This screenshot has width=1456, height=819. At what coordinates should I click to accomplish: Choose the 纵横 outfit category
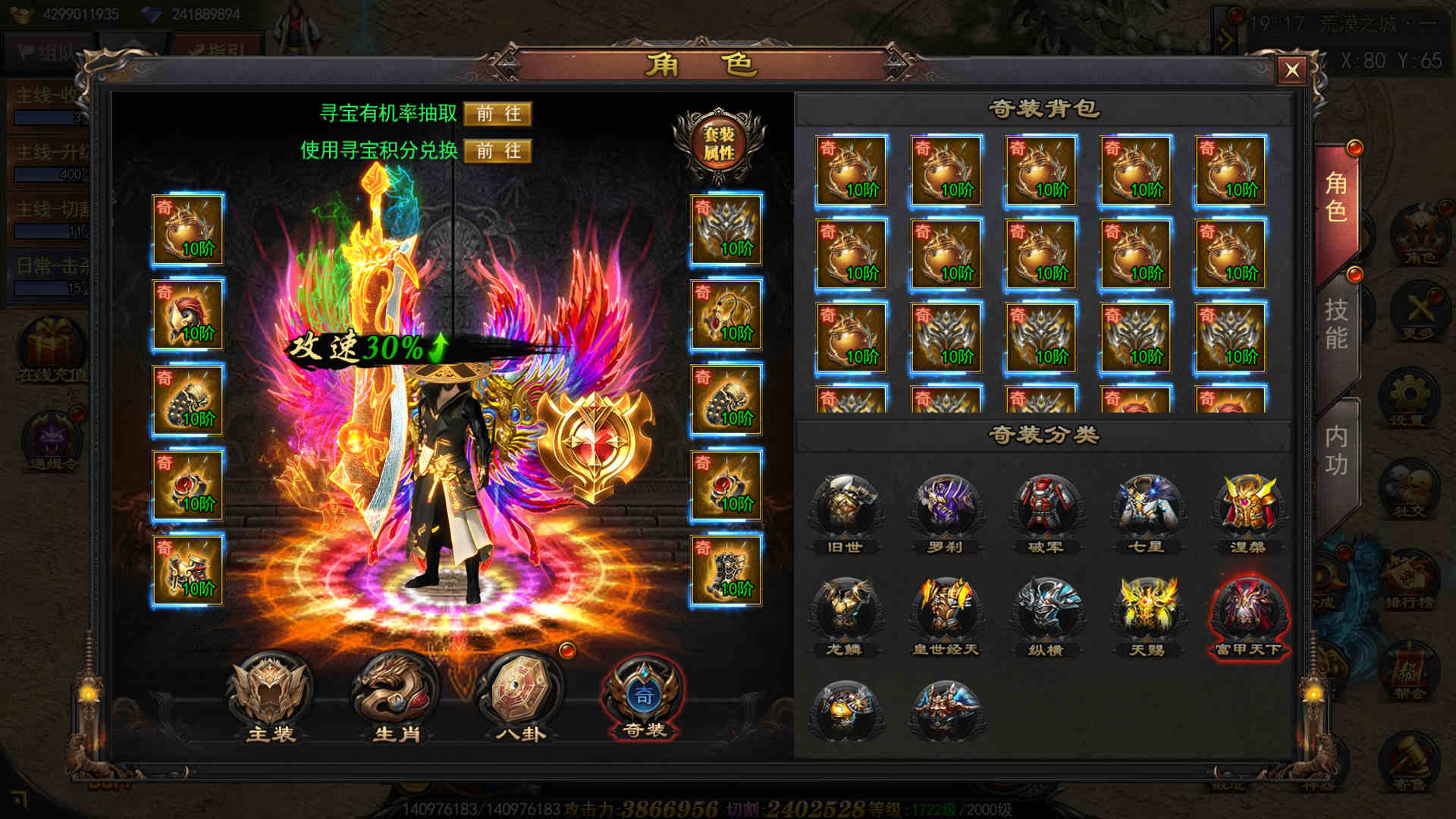point(1046,613)
